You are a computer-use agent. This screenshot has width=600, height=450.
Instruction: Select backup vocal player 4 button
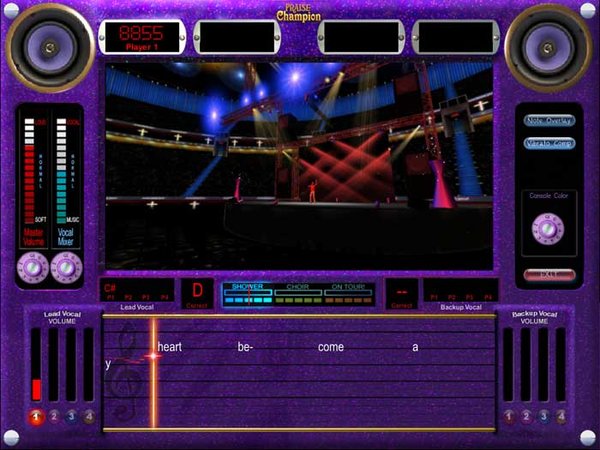point(561,416)
